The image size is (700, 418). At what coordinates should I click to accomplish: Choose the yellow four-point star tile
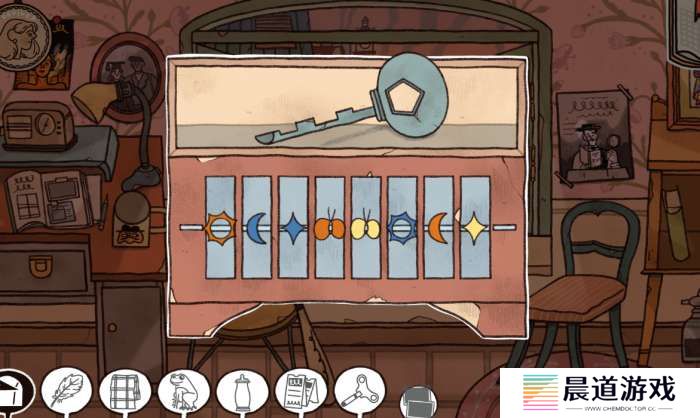click(474, 228)
